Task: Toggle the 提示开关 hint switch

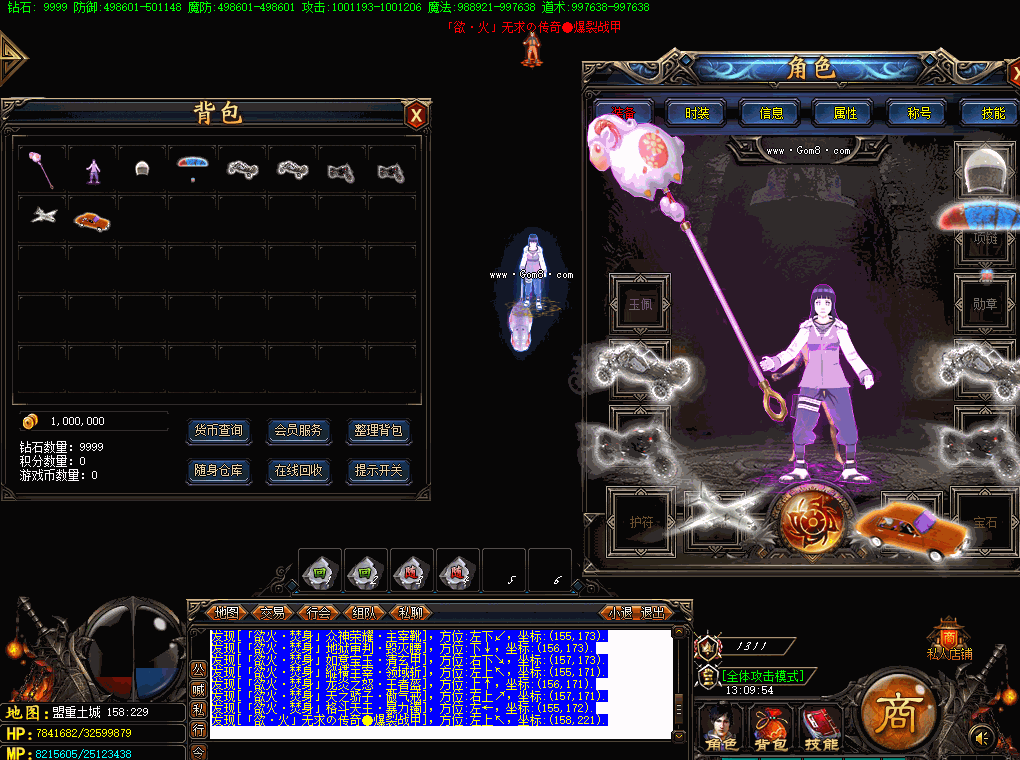Action: (x=379, y=470)
